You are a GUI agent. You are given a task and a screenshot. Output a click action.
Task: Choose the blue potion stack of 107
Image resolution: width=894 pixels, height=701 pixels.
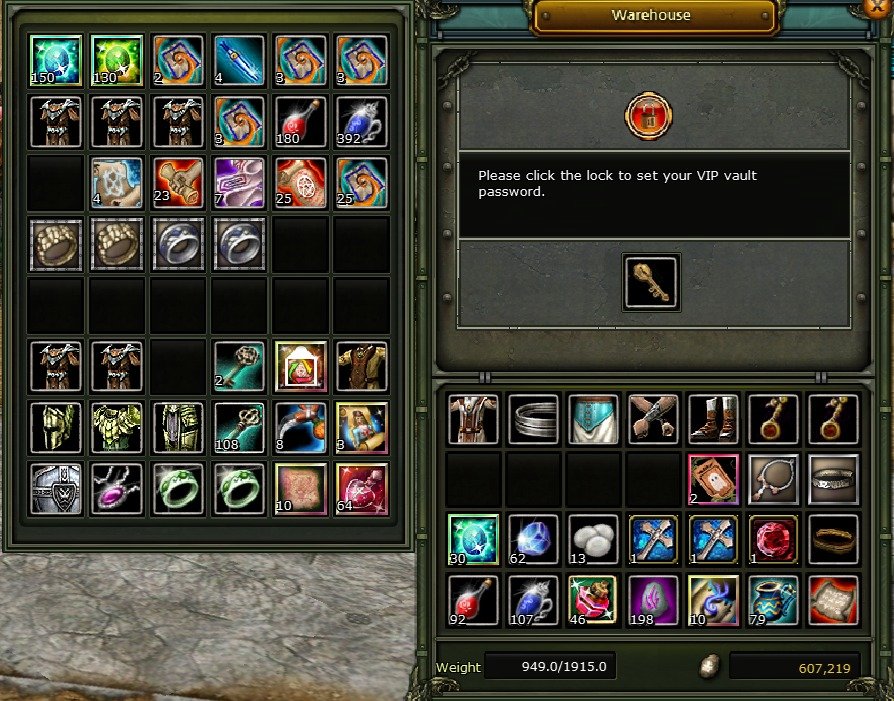pyautogui.click(x=533, y=600)
